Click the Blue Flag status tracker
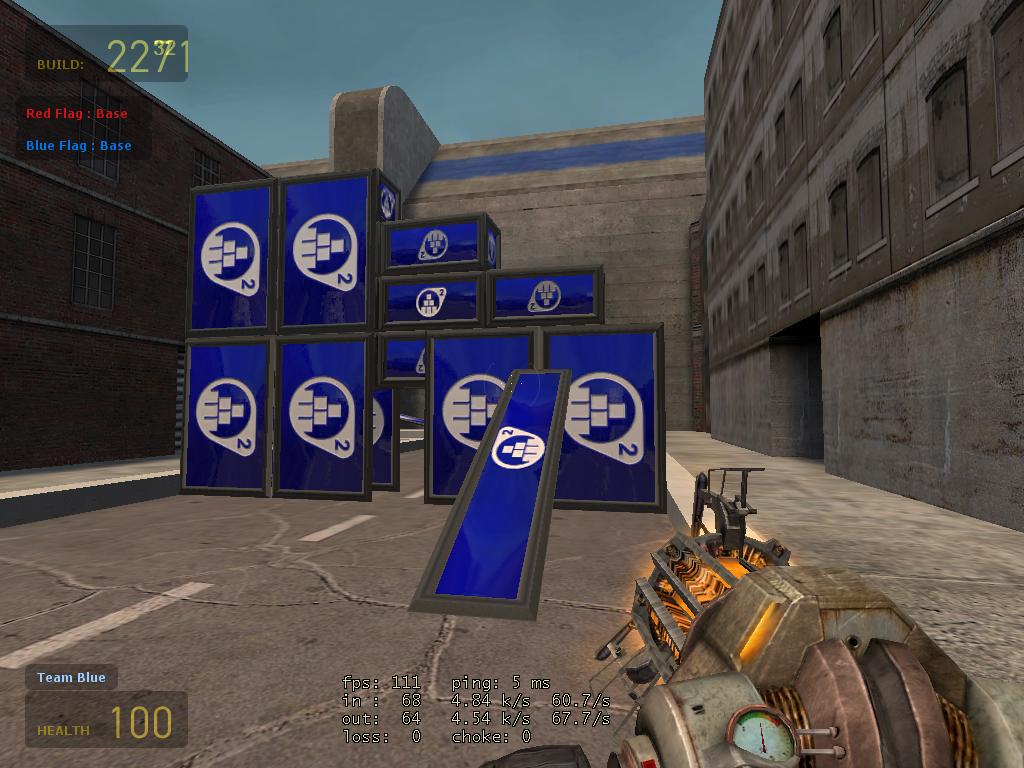The width and height of the screenshot is (1024, 768). point(79,146)
